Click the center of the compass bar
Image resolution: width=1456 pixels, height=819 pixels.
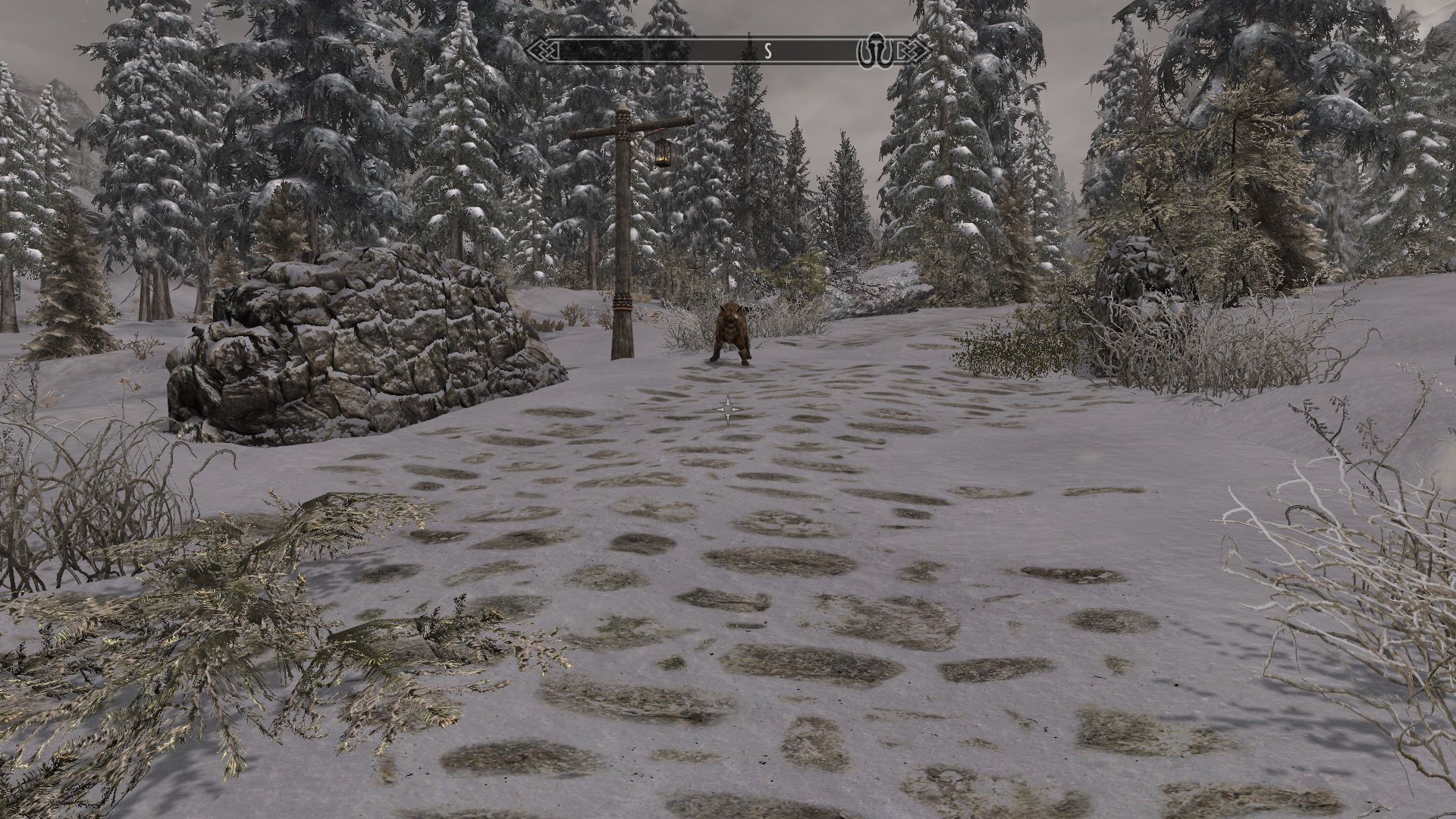[x=728, y=51]
